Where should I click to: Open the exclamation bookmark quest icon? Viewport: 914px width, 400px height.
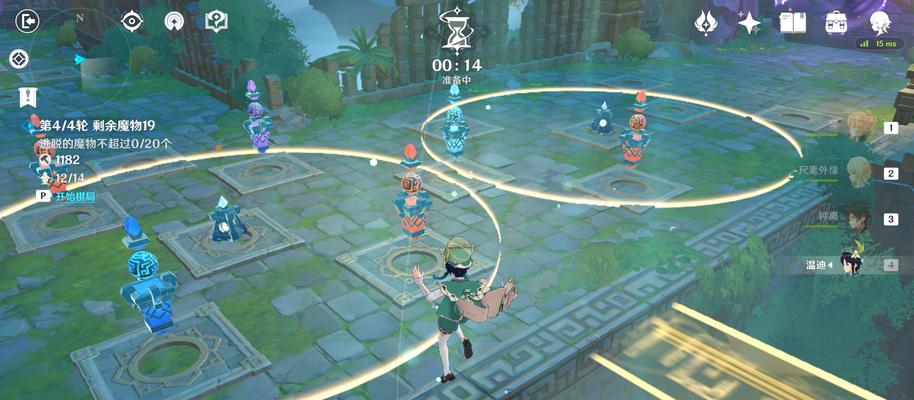click(28, 97)
